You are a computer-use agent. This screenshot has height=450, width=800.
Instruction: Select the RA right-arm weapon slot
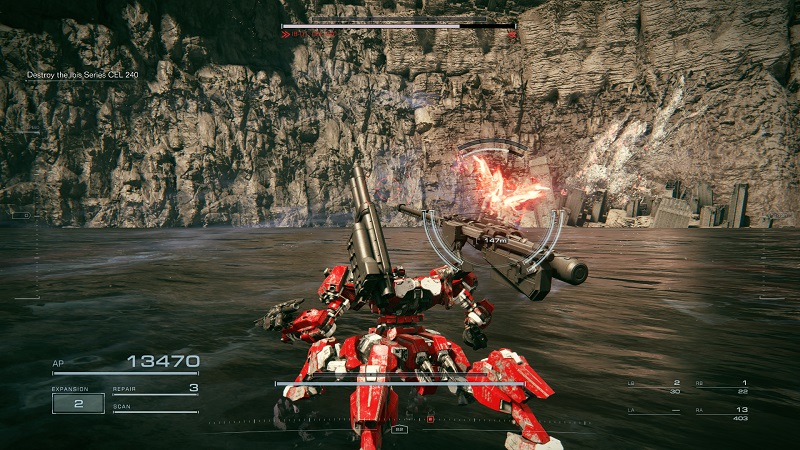coord(718,411)
